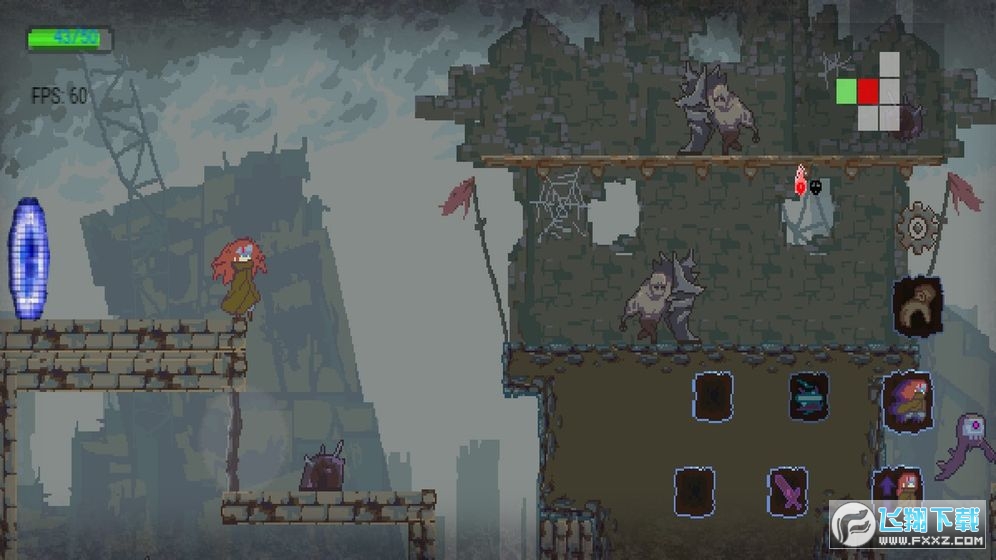
Task: Activate the purple up-arrow character icon
Action: click(x=896, y=487)
